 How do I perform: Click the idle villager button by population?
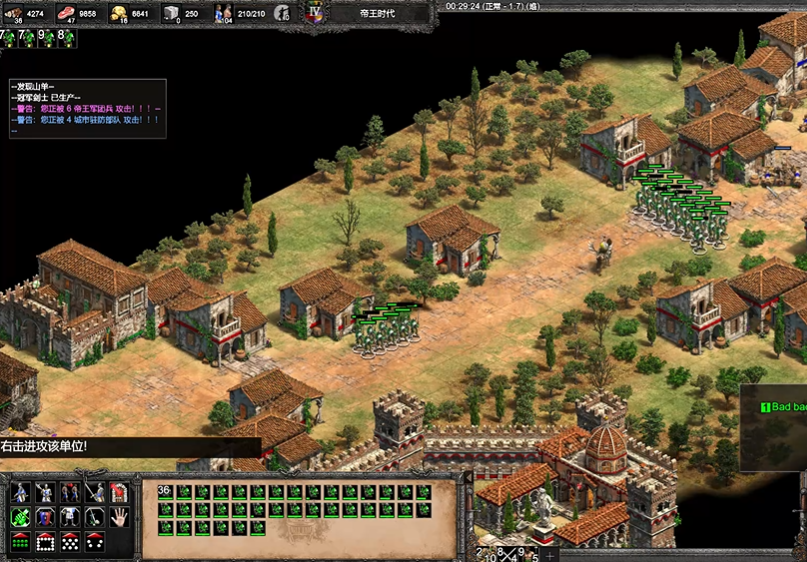point(283,14)
